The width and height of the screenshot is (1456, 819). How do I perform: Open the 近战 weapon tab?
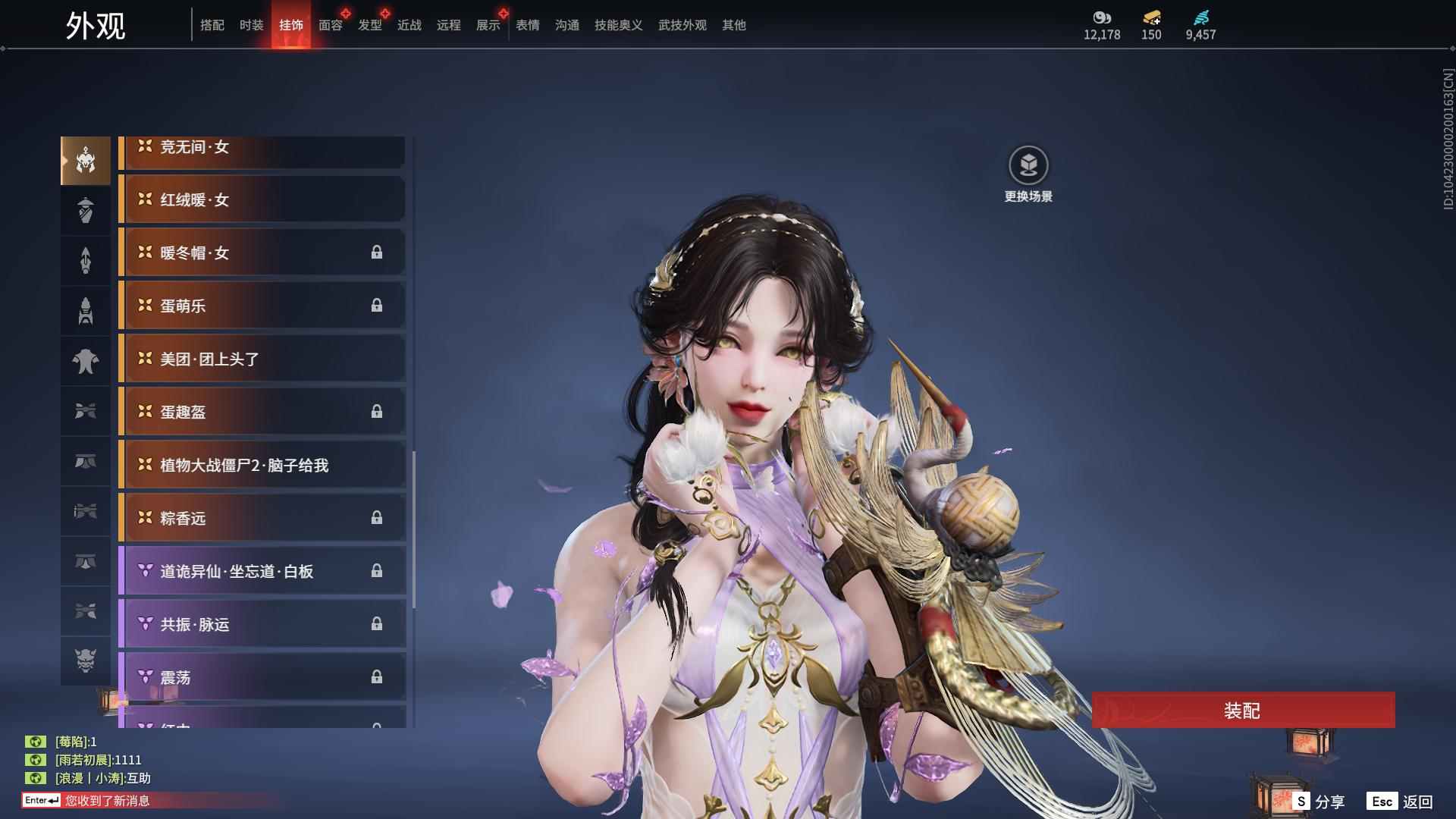click(x=409, y=25)
